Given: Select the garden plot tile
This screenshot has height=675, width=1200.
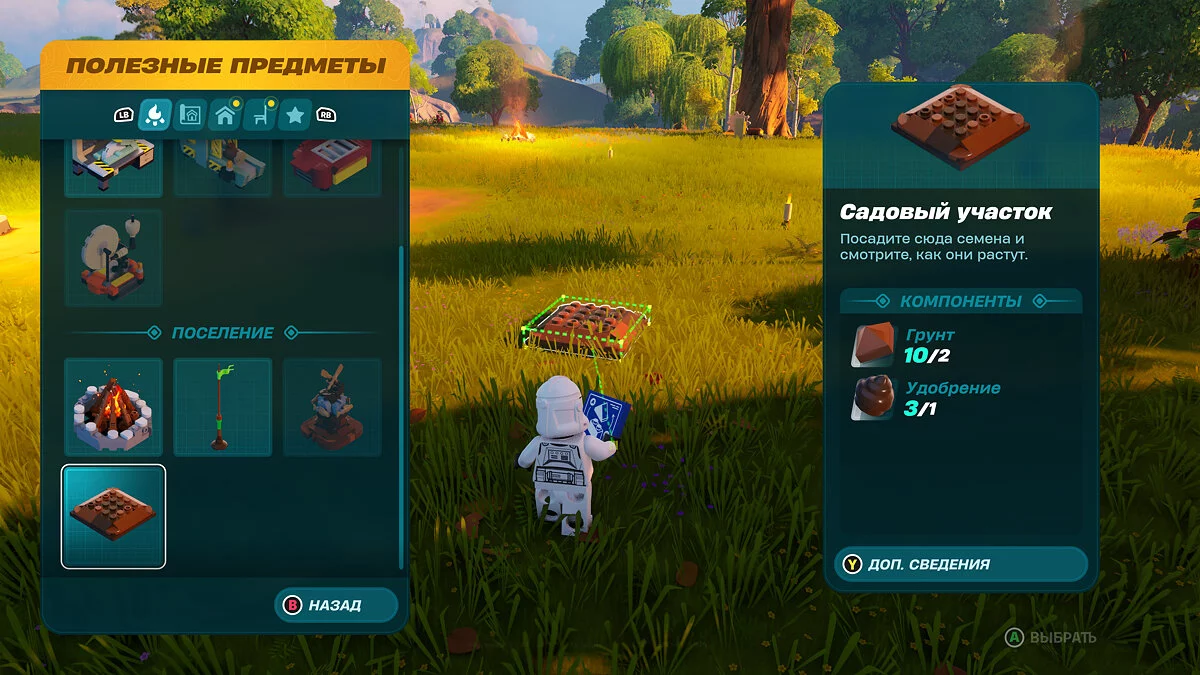Looking at the screenshot, I should pyautogui.click(x=113, y=516).
